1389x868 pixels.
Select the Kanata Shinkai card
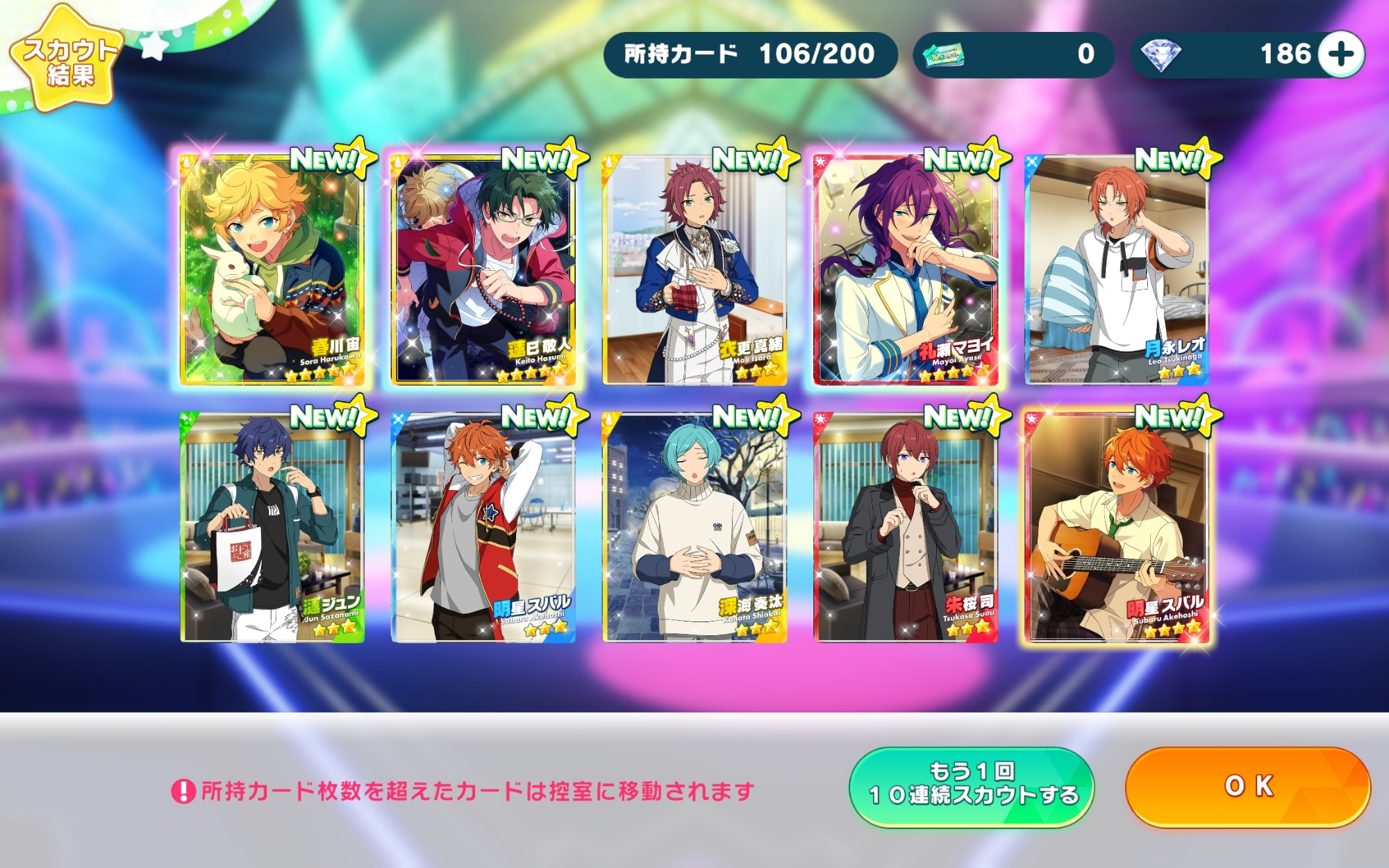click(695, 526)
